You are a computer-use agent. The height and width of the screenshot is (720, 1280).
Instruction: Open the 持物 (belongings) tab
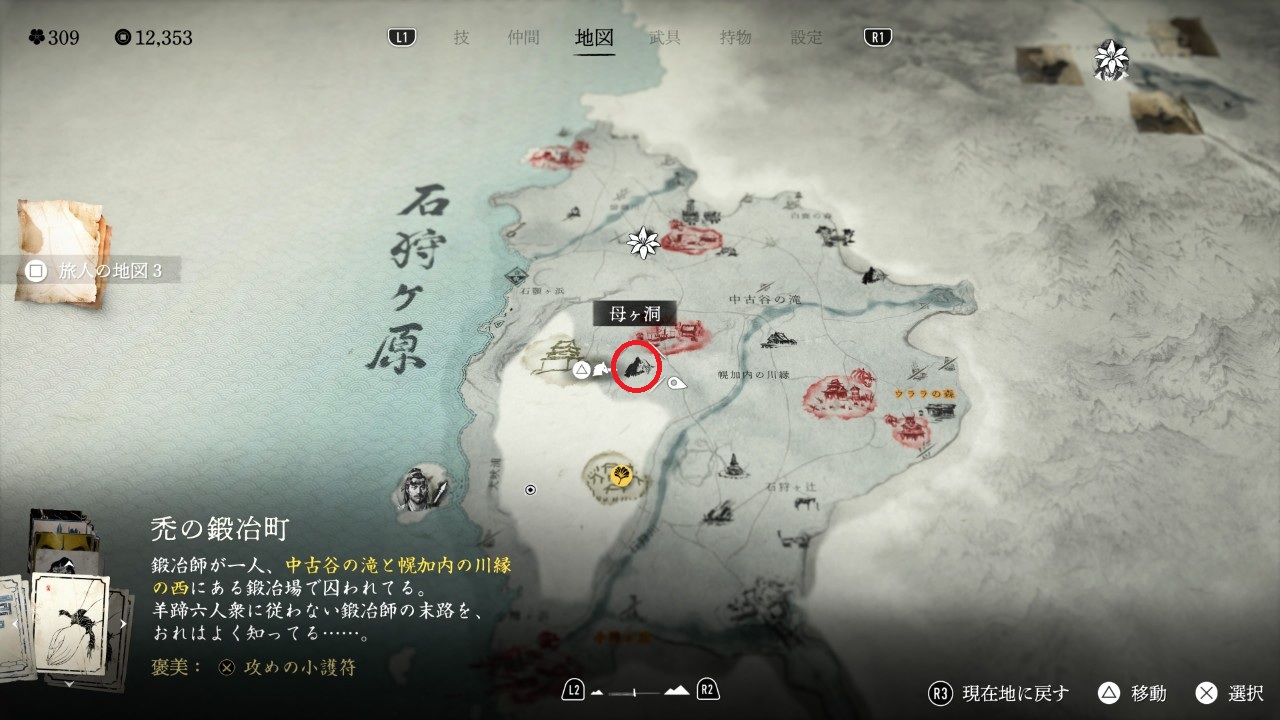(x=735, y=38)
